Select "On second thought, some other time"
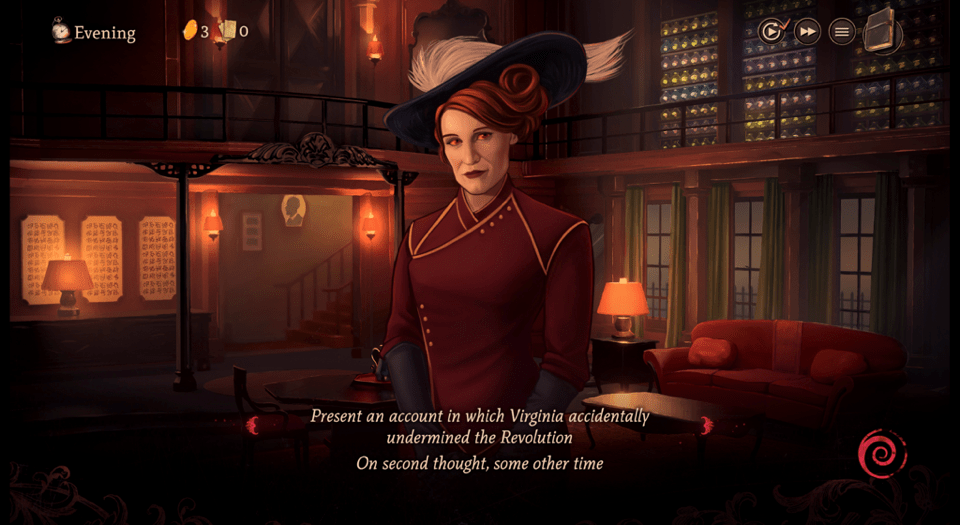Viewport: 960px width, 525px height. [x=479, y=464]
